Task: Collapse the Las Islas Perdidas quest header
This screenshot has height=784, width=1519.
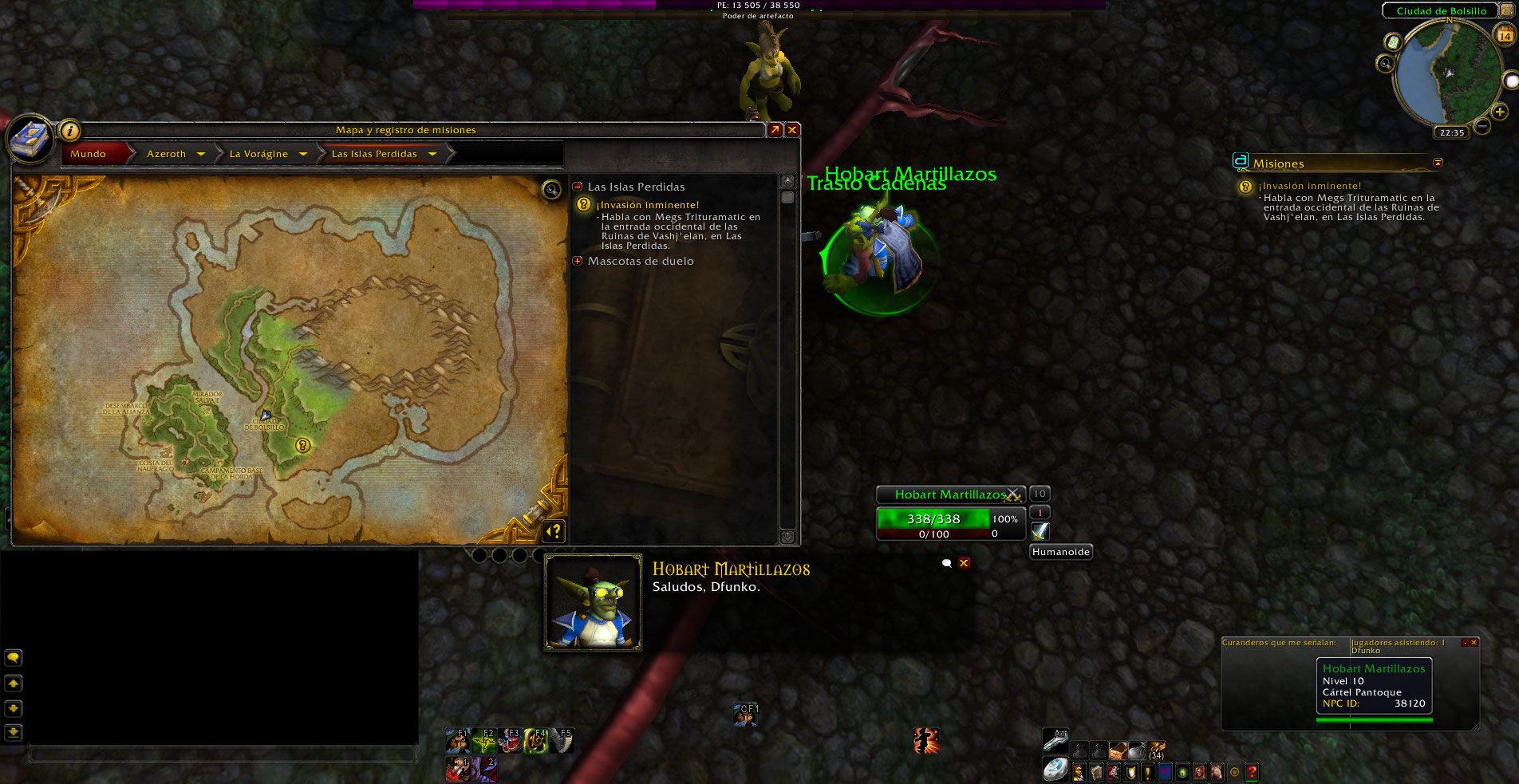Action: pyautogui.click(x=578, y=187)
